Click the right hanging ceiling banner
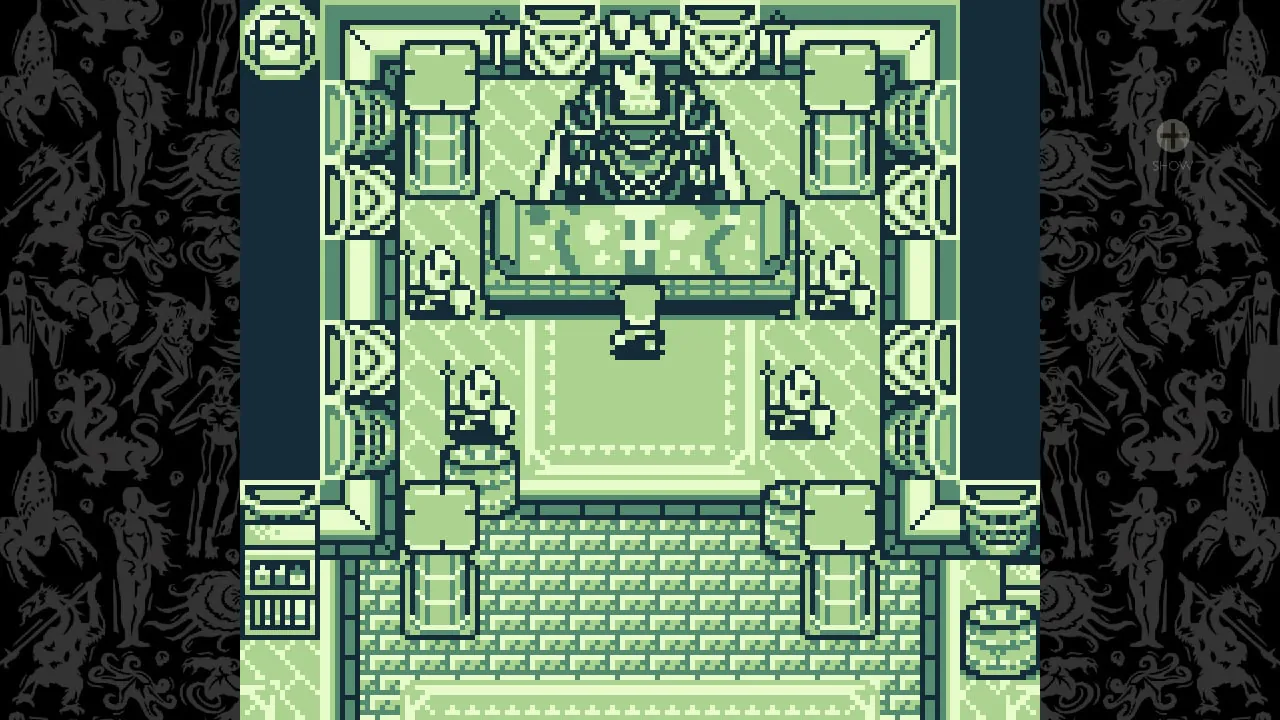The width and height of the screenshot is (1280, 720). 716,28
